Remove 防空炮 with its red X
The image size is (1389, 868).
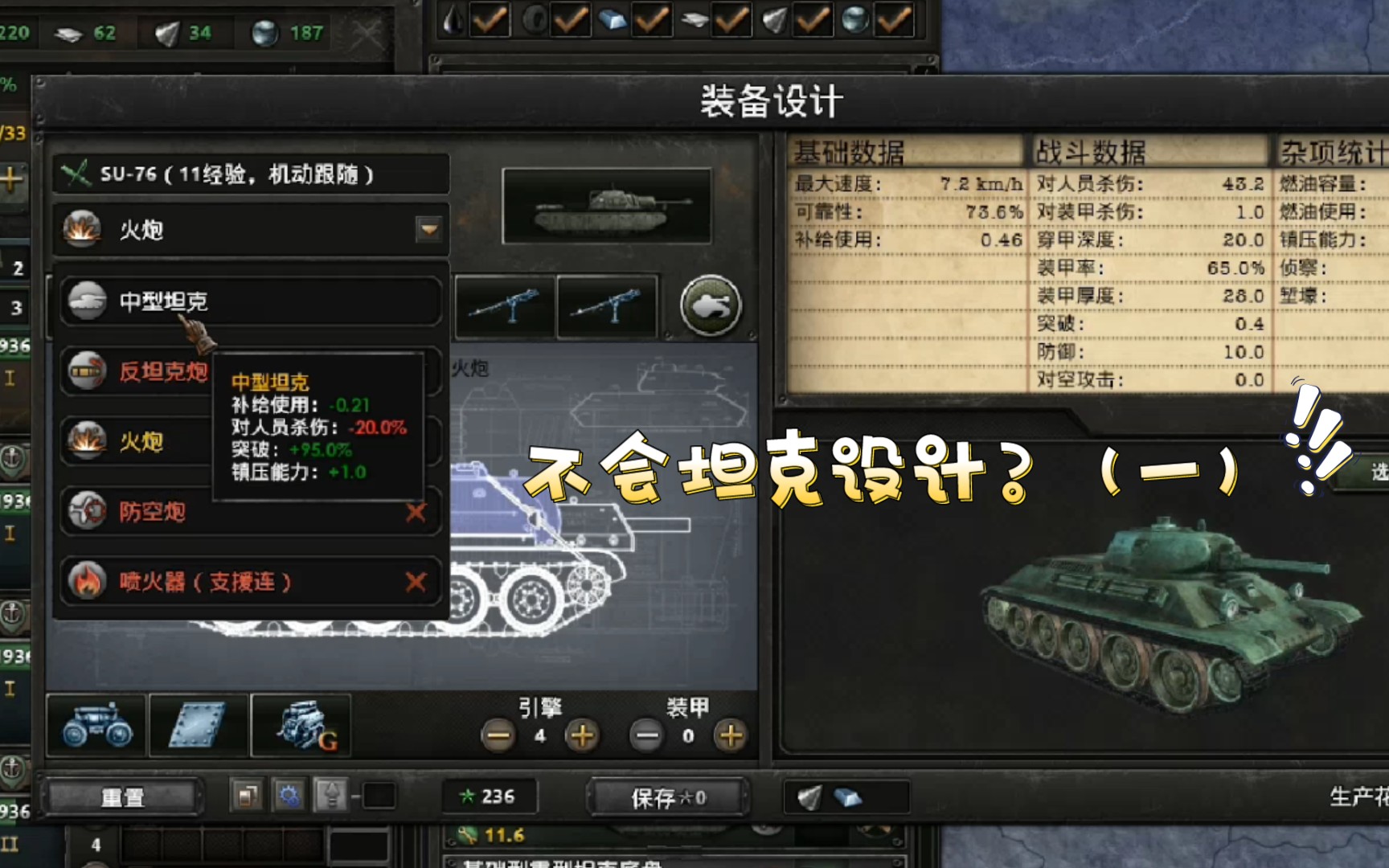click(x=416, y=512)
